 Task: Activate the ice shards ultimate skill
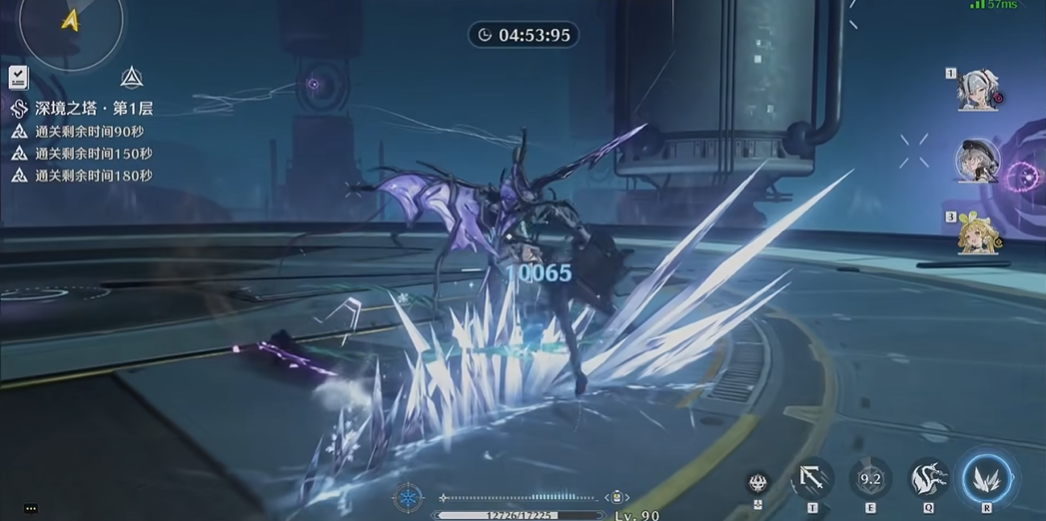tap(987, 478)
